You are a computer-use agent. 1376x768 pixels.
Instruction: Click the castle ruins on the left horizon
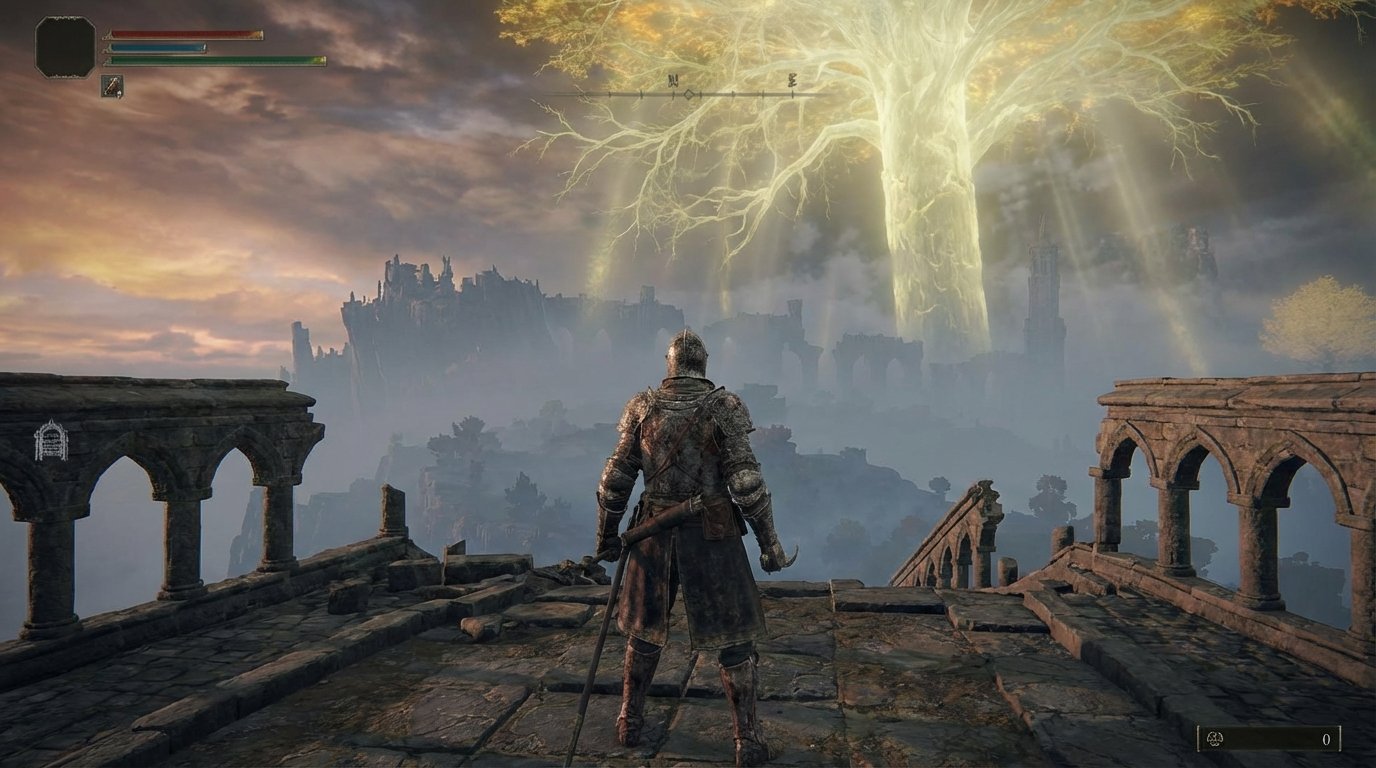[x=430, y=290]
